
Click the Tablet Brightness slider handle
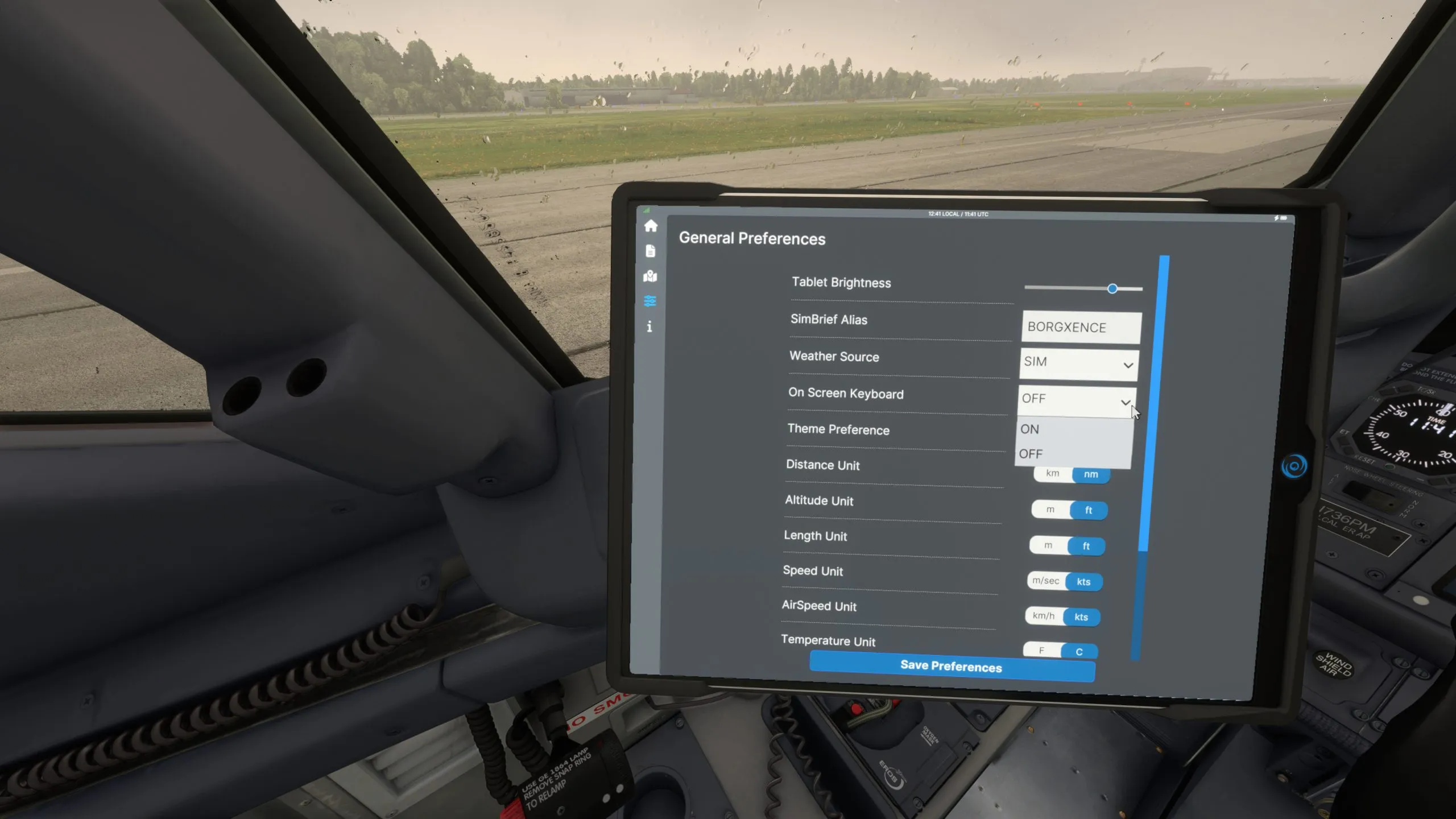click(x=1112, y=289)
